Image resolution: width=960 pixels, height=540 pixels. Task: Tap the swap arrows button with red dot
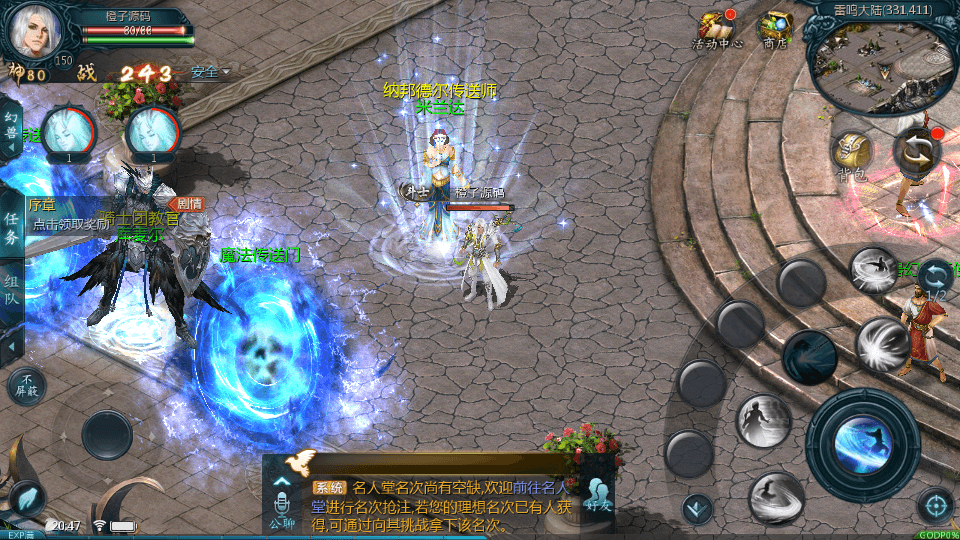917,151
